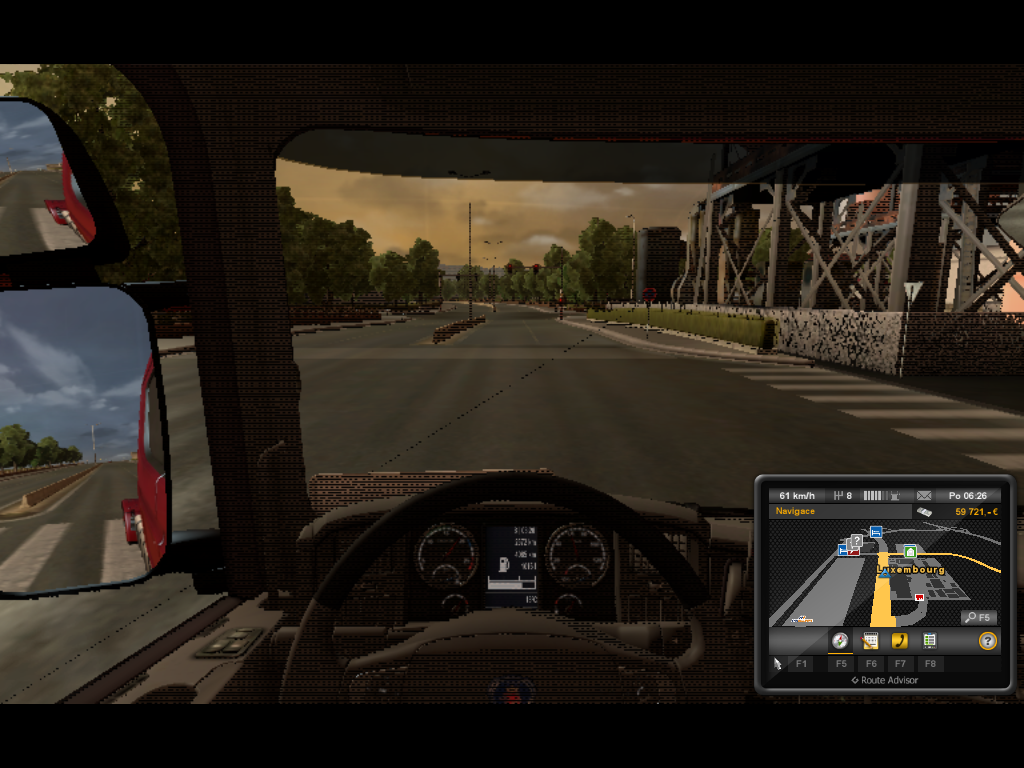Open the envelope mail icon
Viewport: 1024px width, 768px height.
(924, 495)
